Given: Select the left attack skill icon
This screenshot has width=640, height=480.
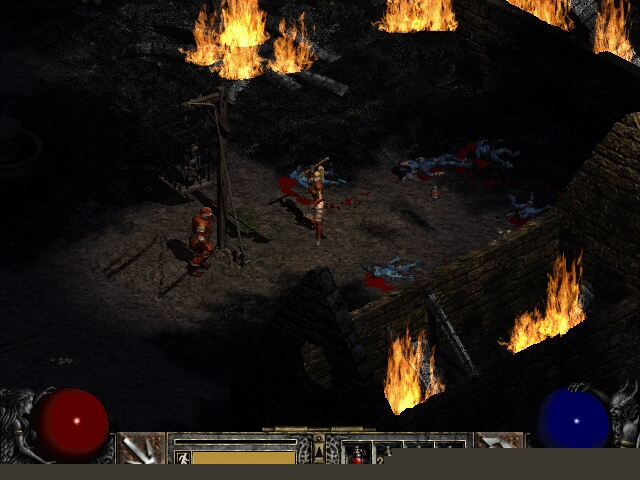Looking at the screenshot, I should 142,448.
